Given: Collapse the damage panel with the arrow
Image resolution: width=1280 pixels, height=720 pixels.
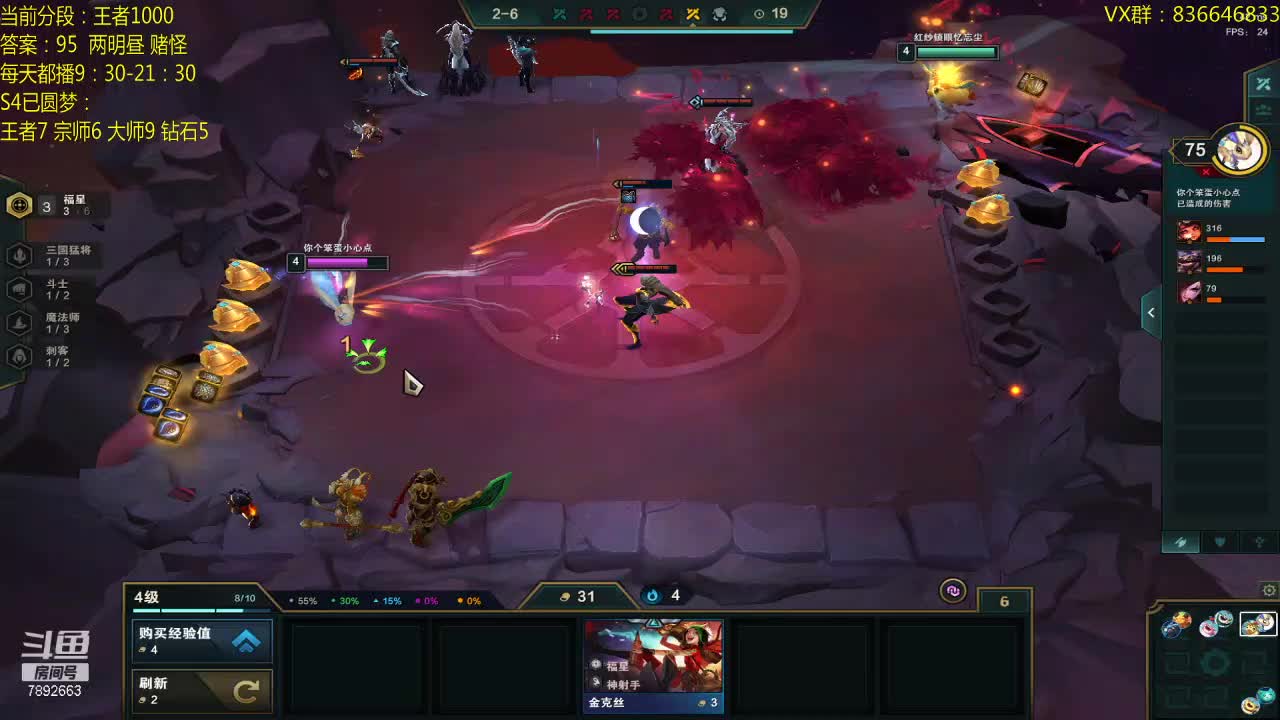Looking at the screenshot, I should [x=1151, y=313].
